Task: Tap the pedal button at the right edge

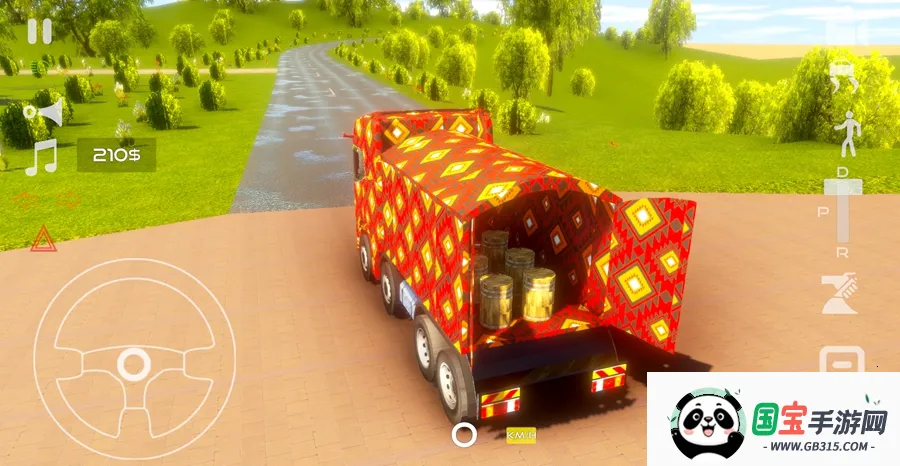Action: pos(842,360)
